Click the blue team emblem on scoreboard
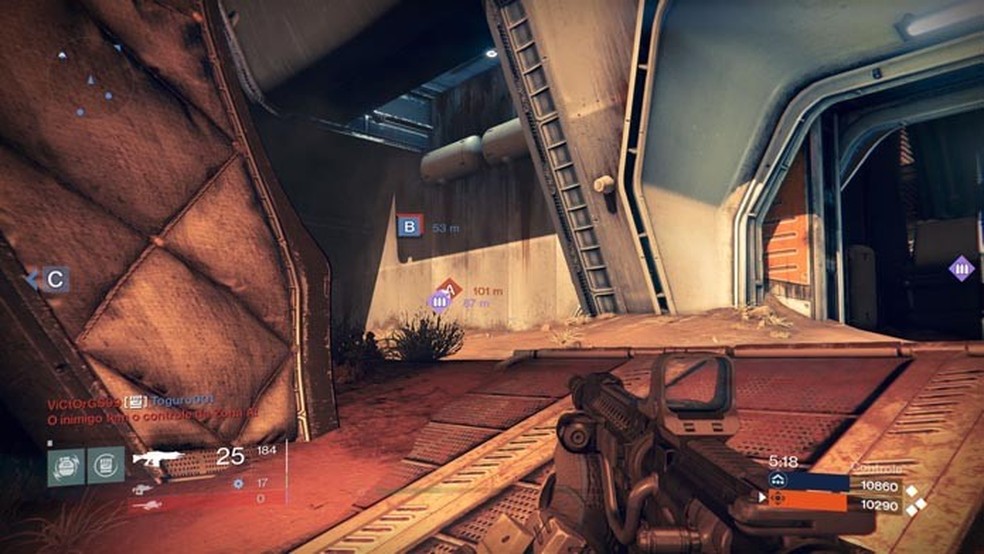 point(777,481)
